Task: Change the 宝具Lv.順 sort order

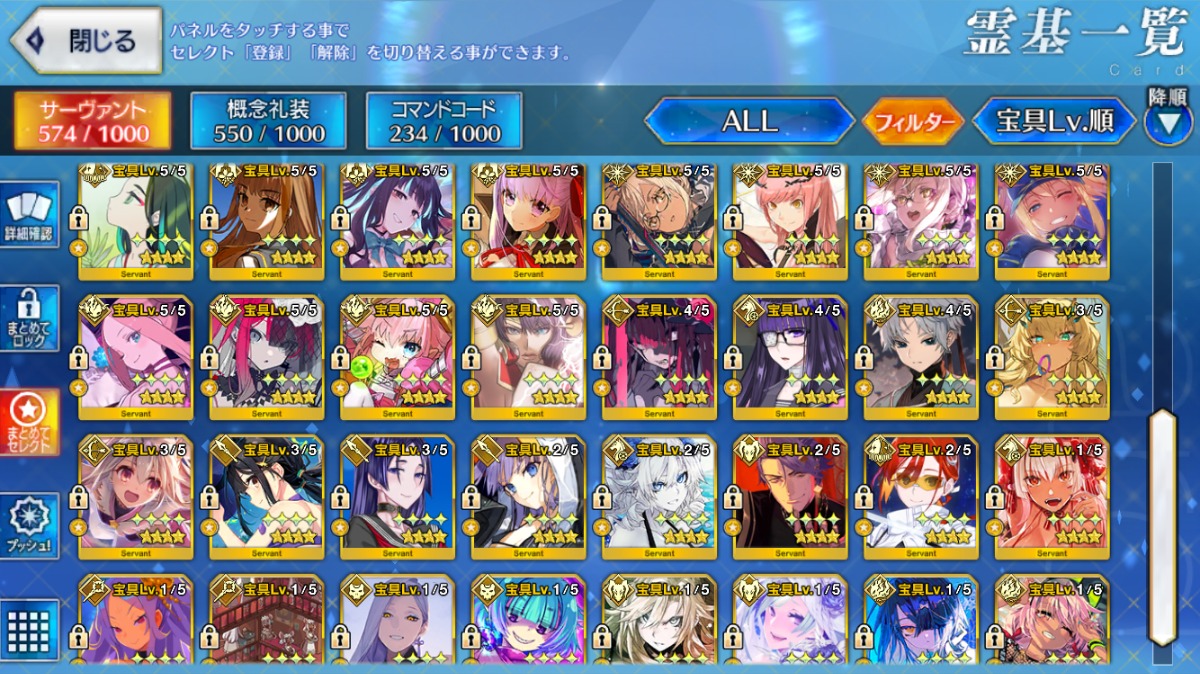Action: click(x=1055, y=121)
